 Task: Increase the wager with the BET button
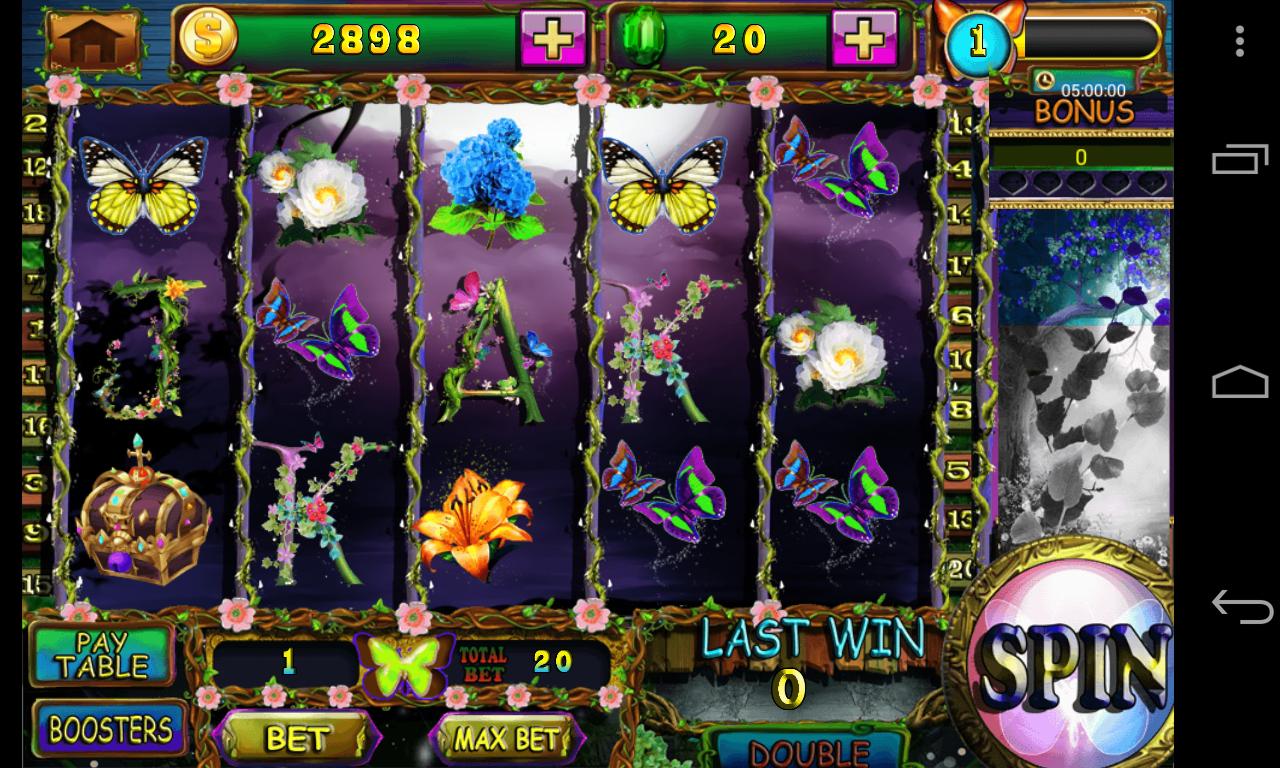click(x=297, y=738)
